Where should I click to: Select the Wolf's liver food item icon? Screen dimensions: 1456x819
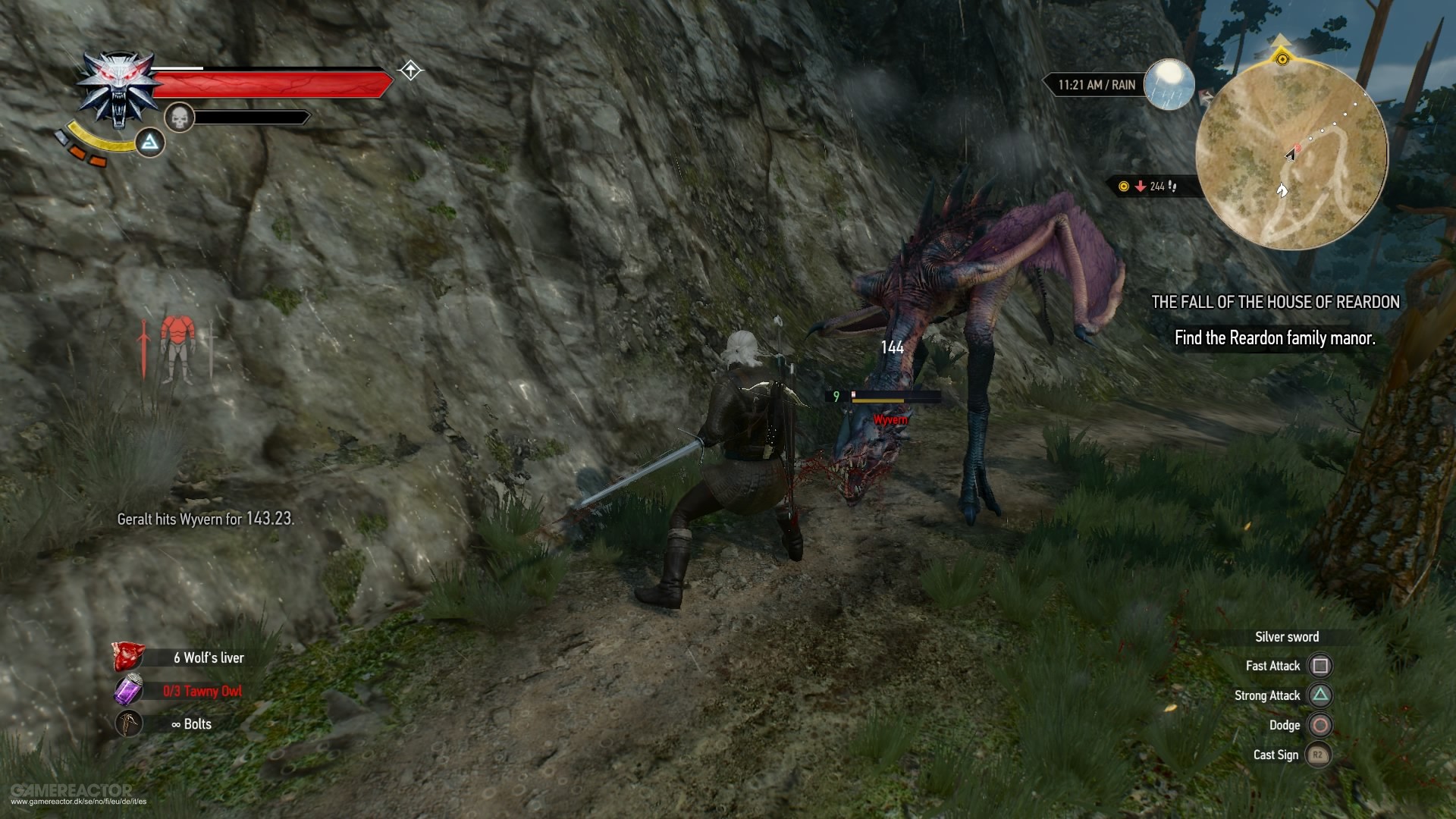click(128, 658)
